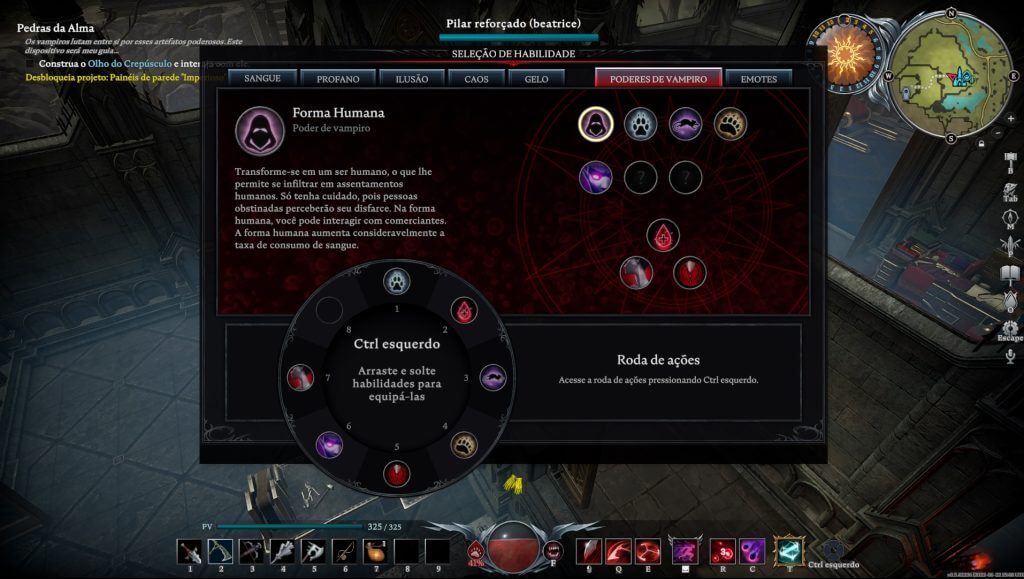
Task: Open the hammer build mode icon
Action: tap(1010, 159)
